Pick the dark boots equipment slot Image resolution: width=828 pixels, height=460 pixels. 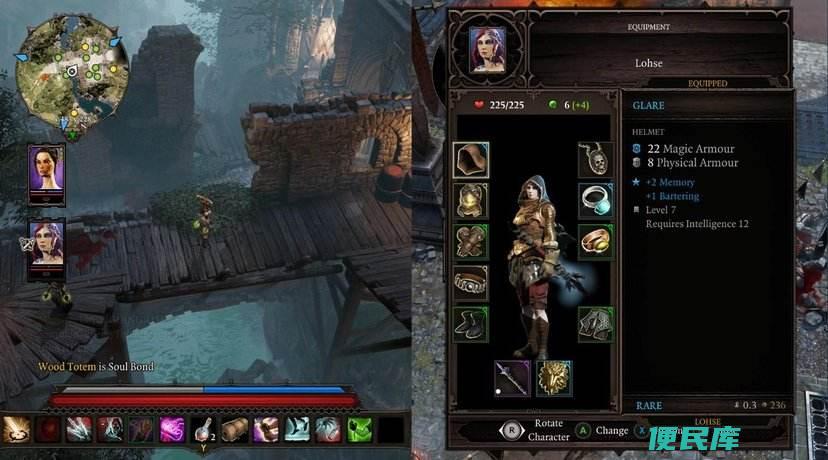point(471,323)
